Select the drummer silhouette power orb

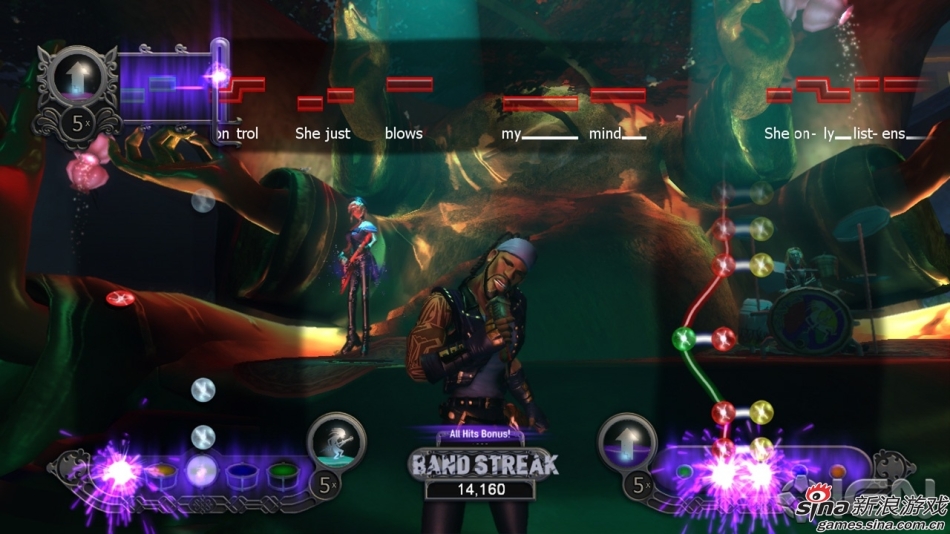click(336, 442)
